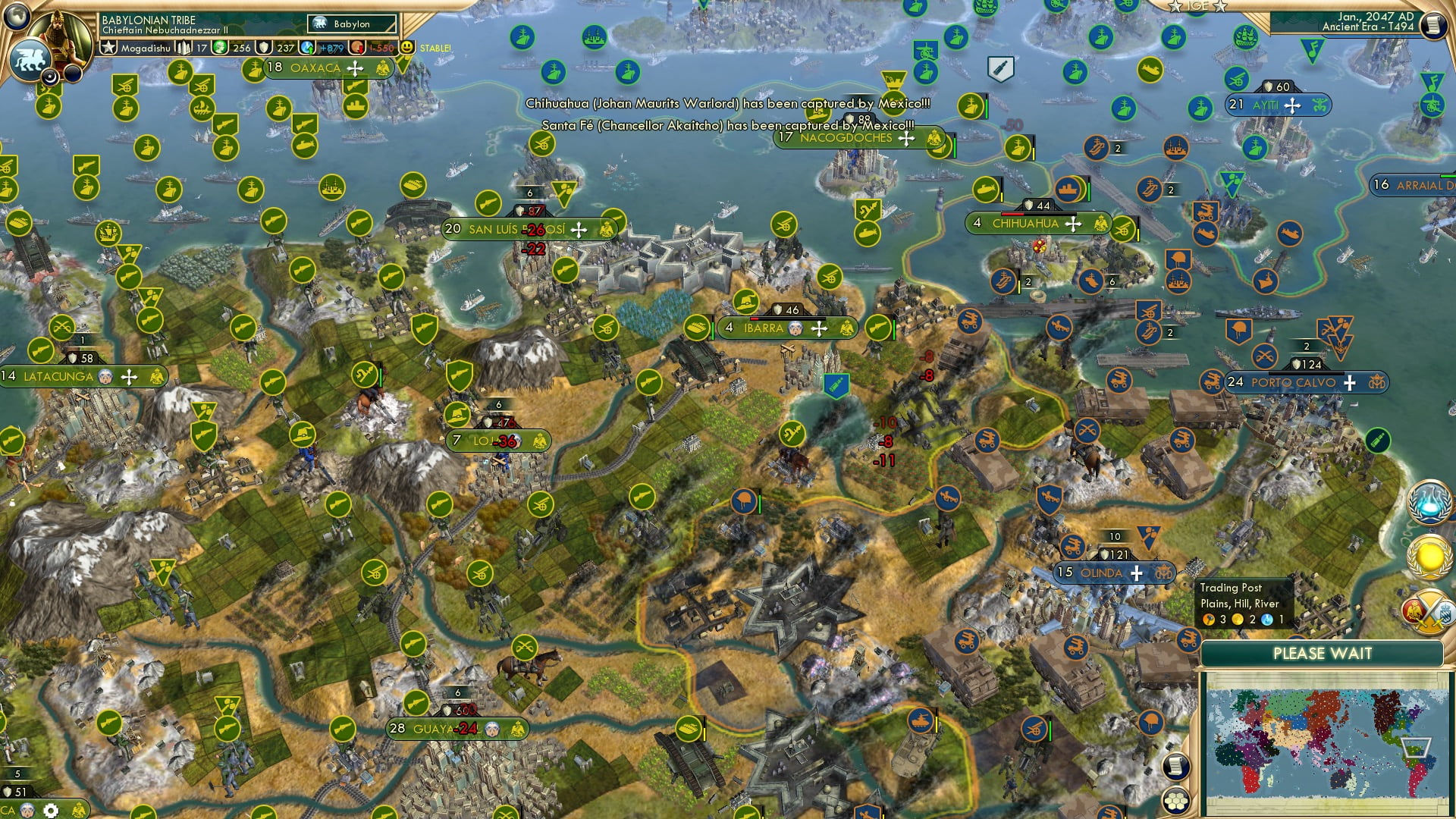Toggle the blue swirl overview icon on right edge
This screenshot has height=819, width=1456.
1429,502
